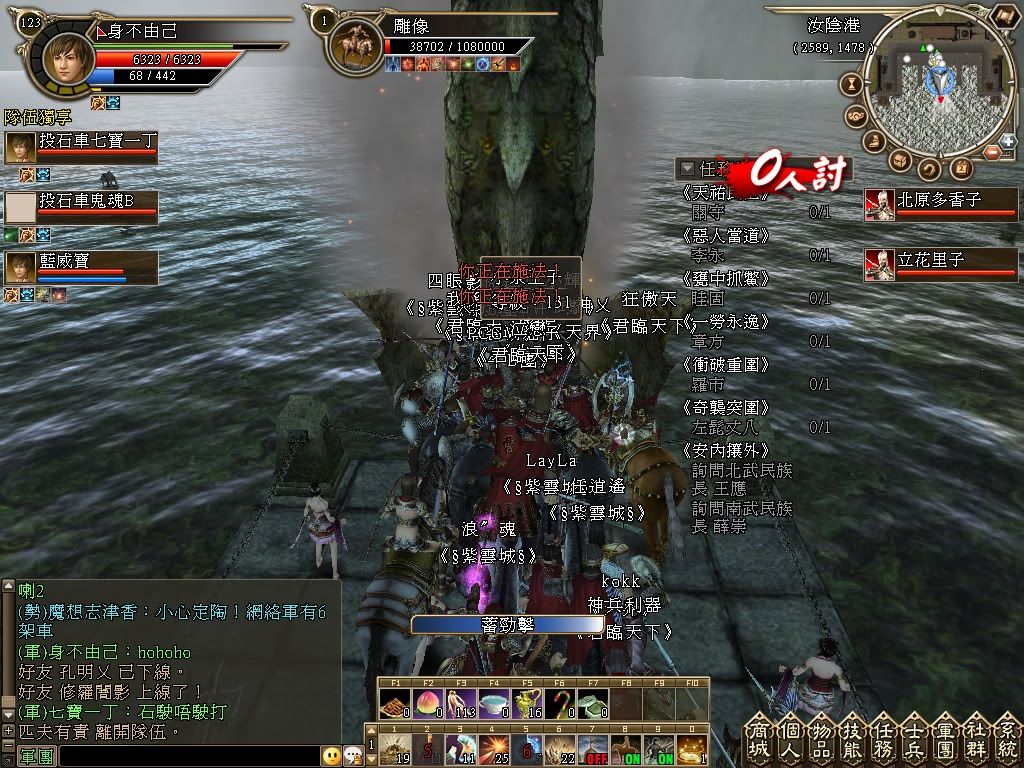The width and height of the screenshot is (1024, 768).
Task: Open the 個人 character menu
Action: click(x=791, y=738)
